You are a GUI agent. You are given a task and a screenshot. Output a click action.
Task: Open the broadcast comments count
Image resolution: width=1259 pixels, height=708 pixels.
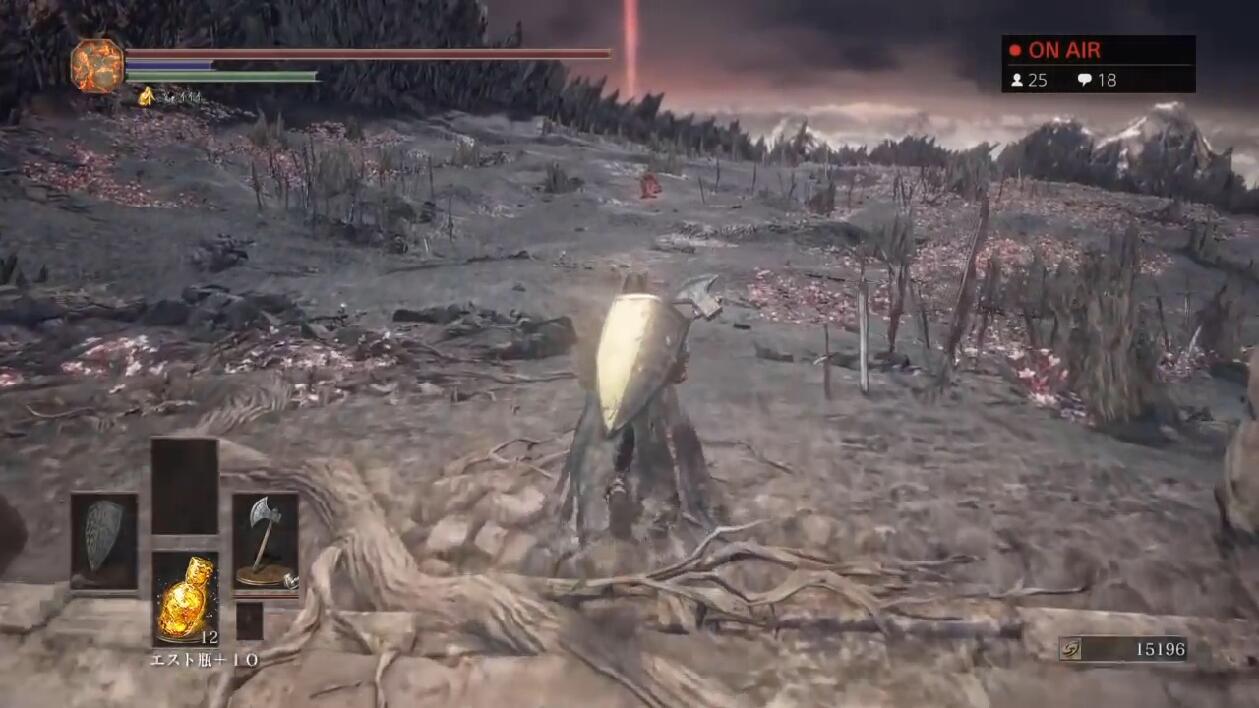point(1097,80)
